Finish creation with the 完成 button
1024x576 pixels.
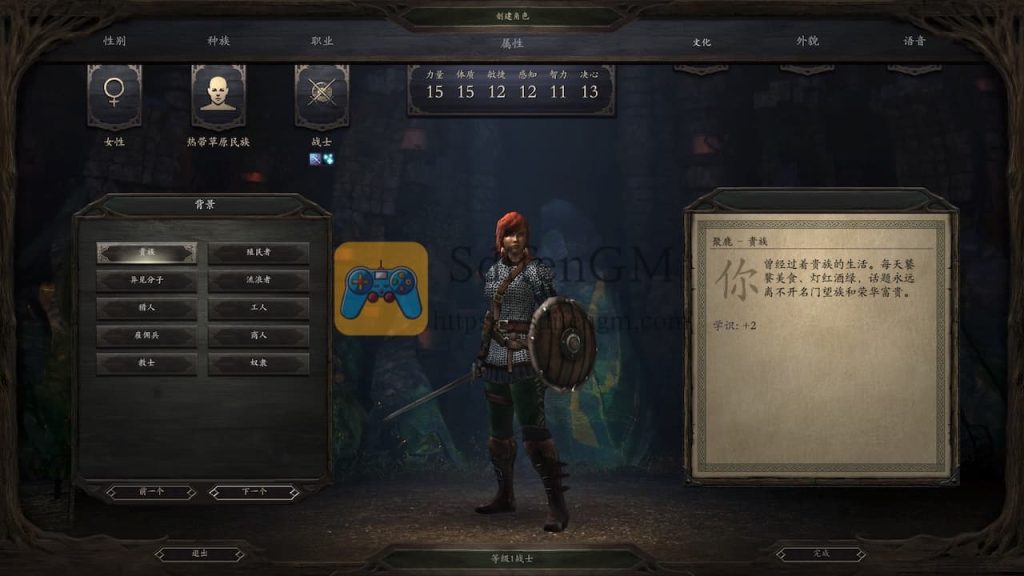point(821,553)
